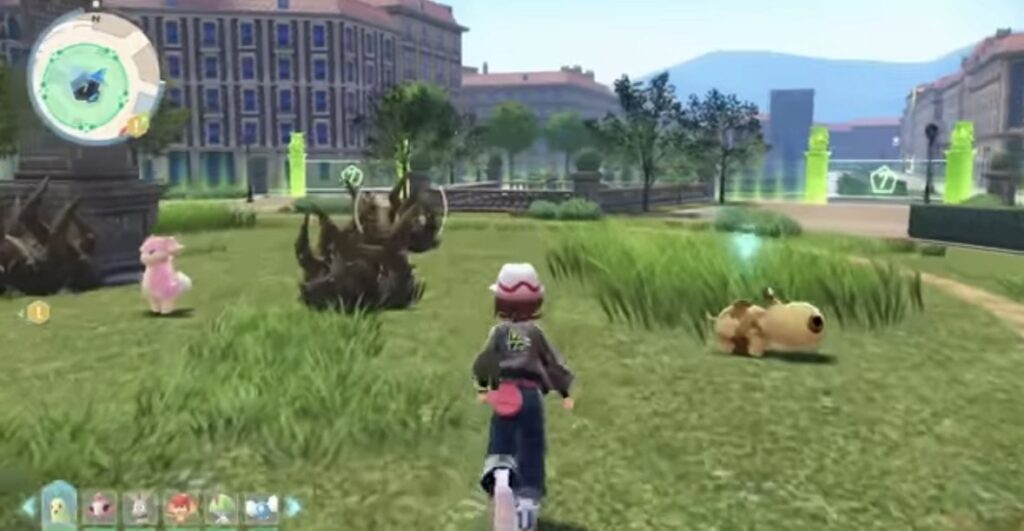
Task: Choose the blue-and-white Pokémon party slot
Action: (260, 508)
